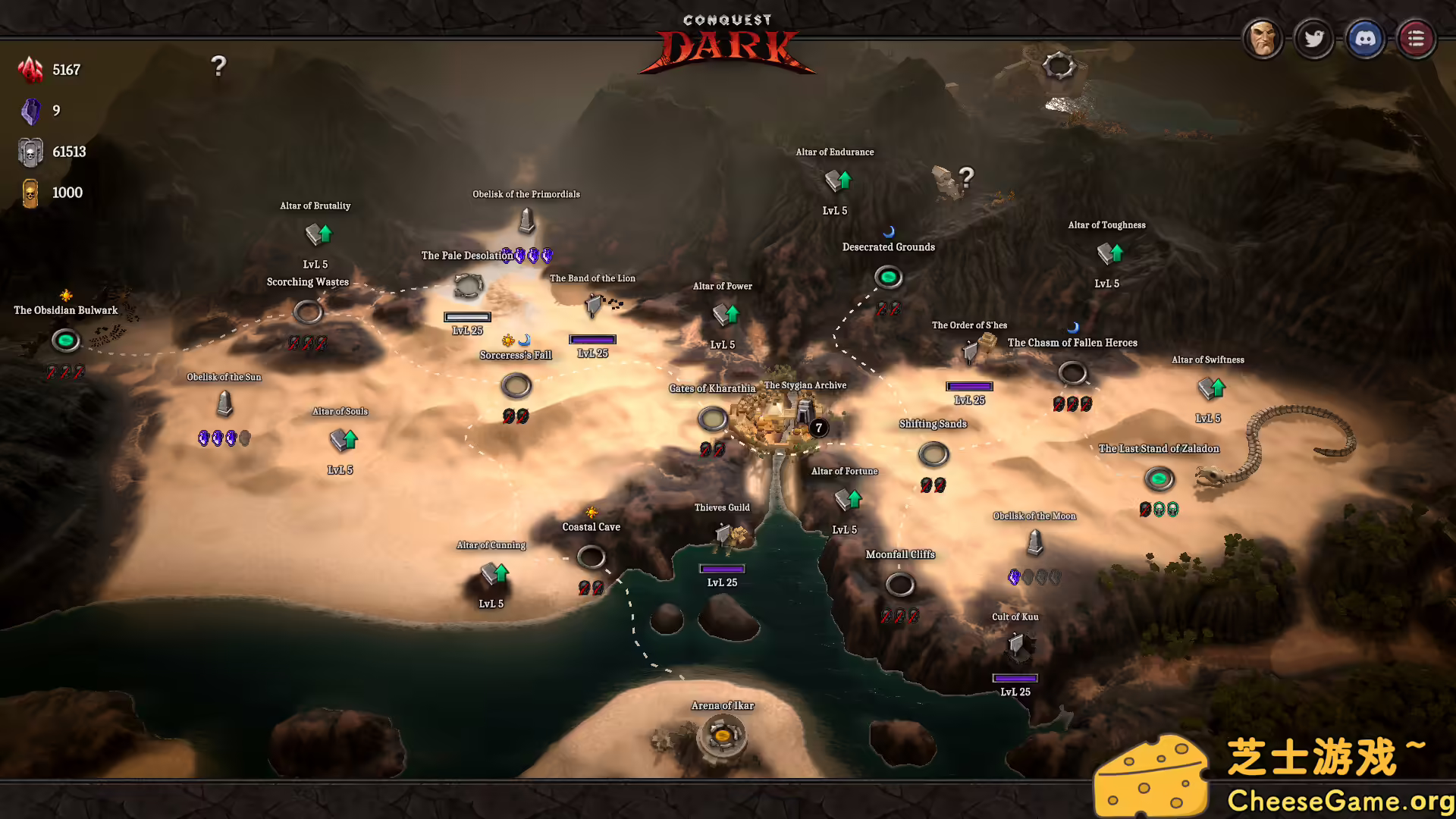Open the Gates of Kharathia marker

(x=711, y=419)
